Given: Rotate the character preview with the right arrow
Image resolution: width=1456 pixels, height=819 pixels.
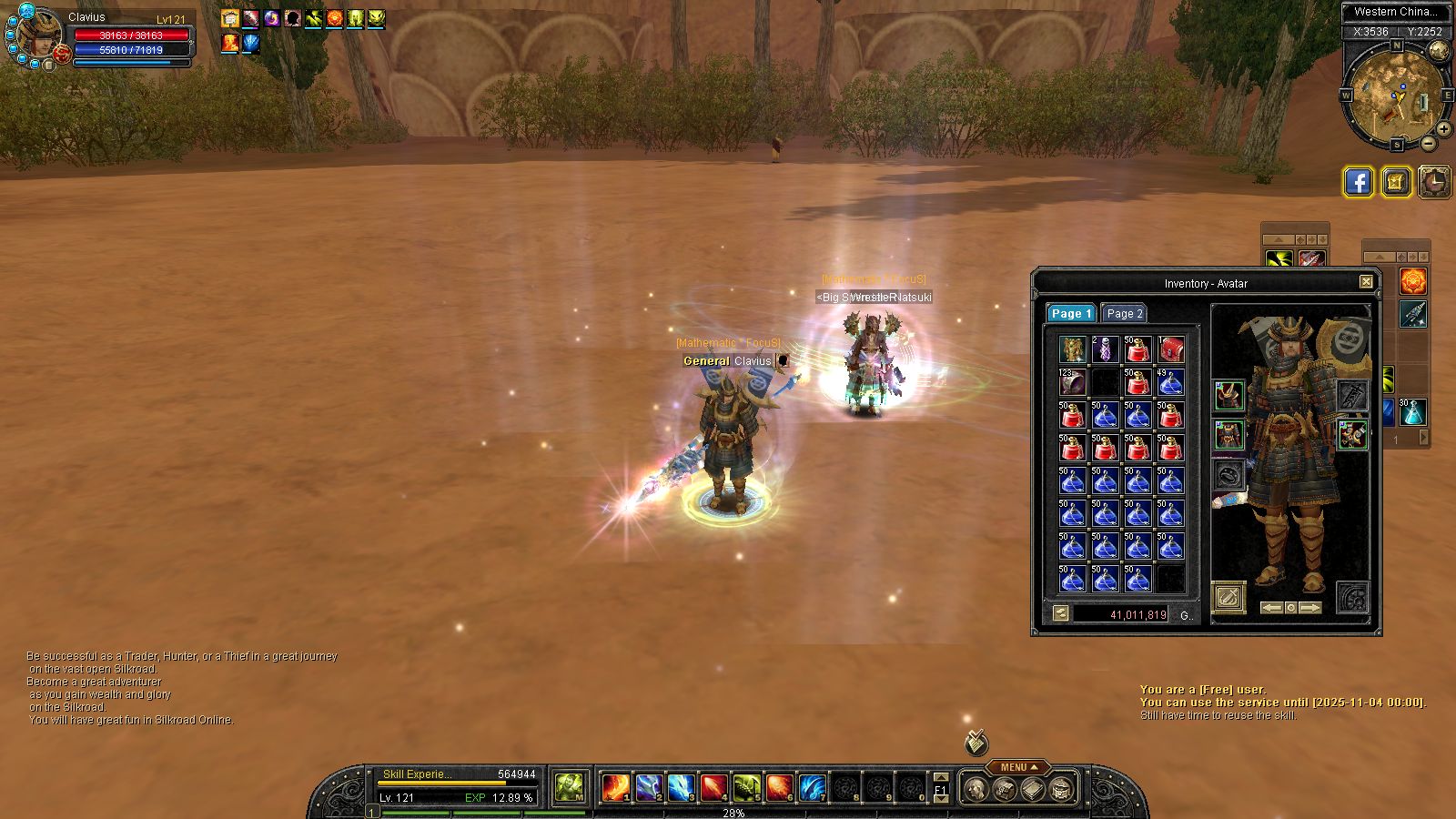Looking at the screenshot, I should pyautogui.click(x=1310, y=607).
